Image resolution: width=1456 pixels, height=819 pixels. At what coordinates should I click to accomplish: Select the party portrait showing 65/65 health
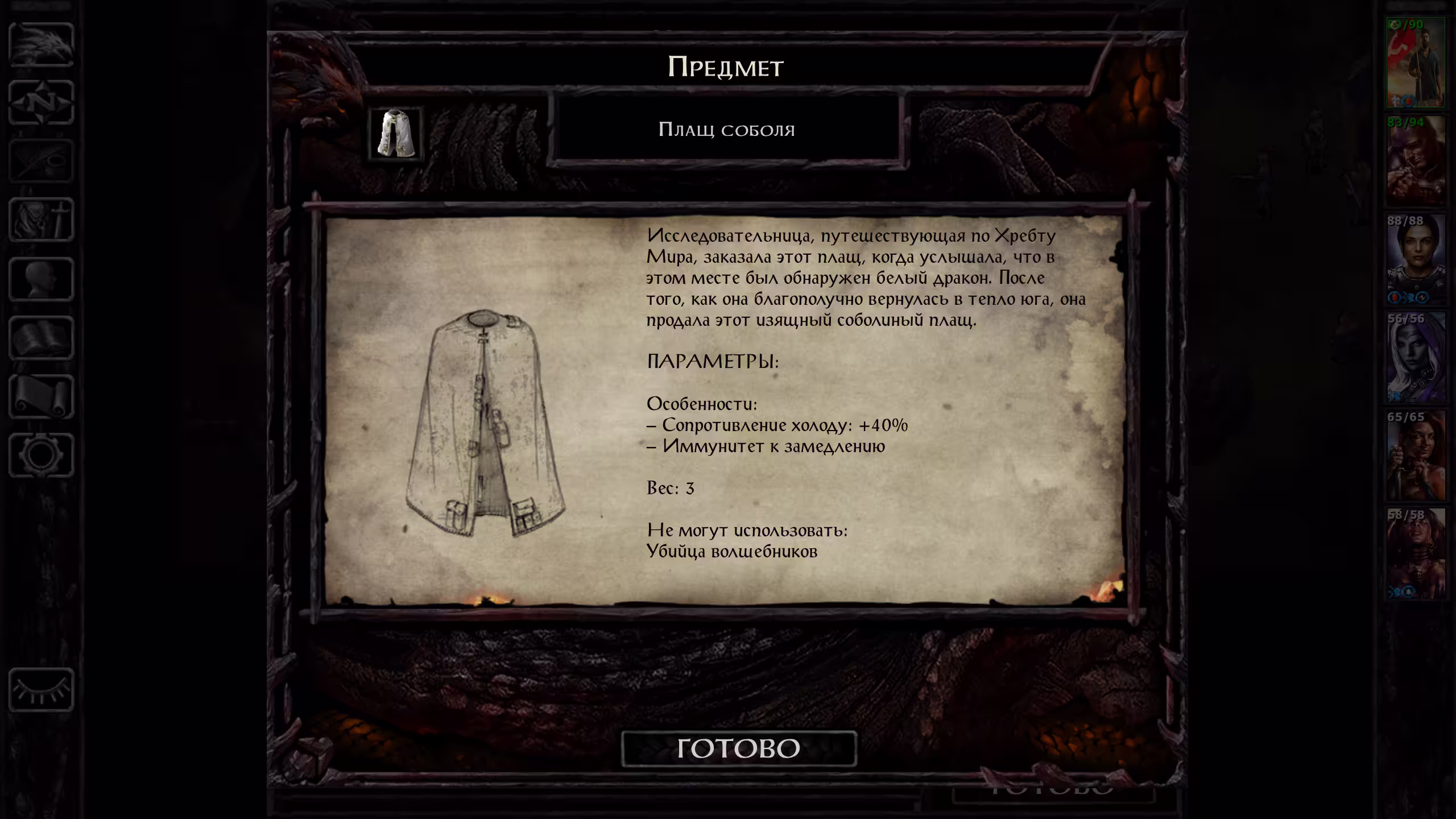1416,456
